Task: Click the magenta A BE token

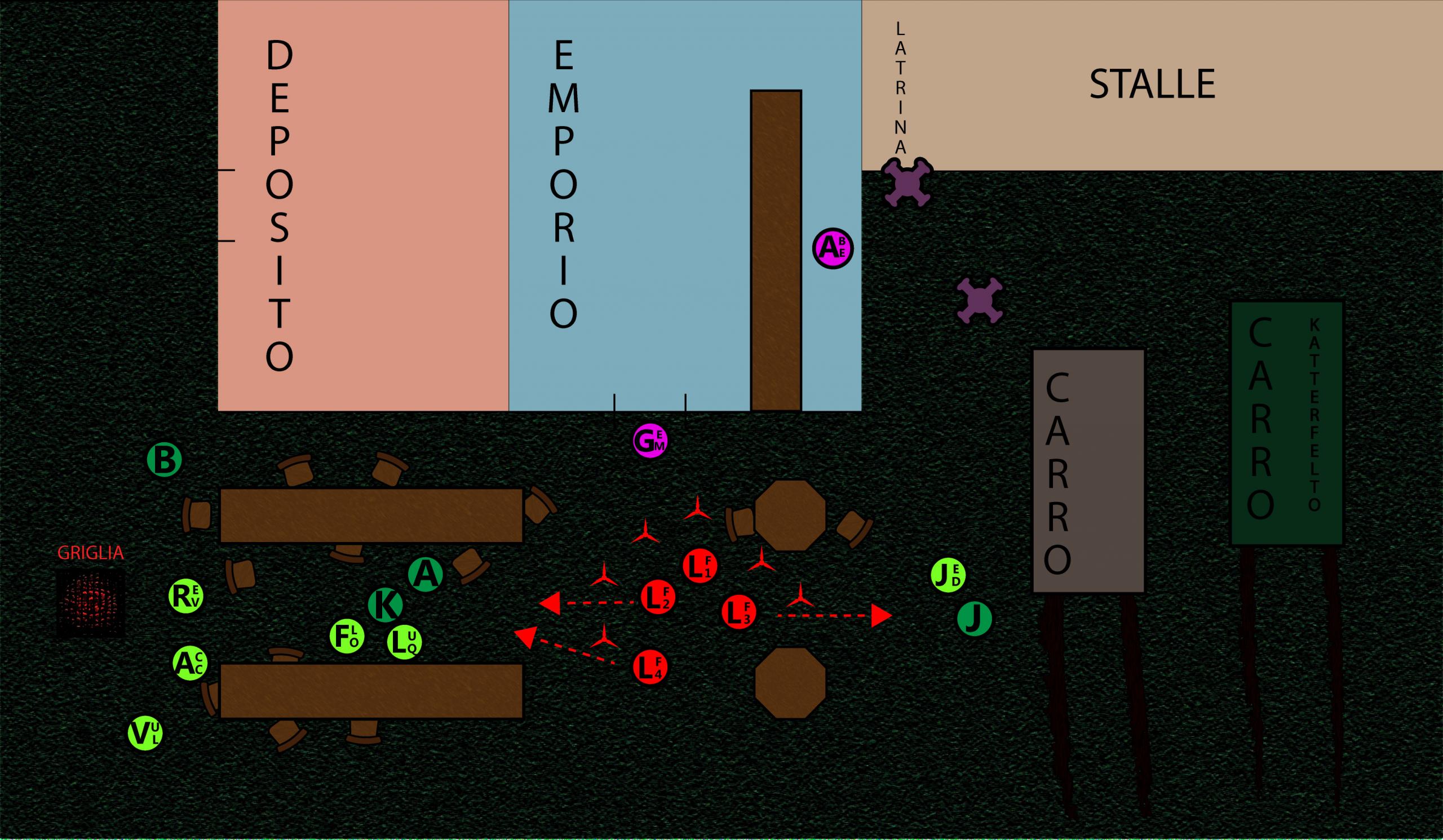Action: [833, 249]
